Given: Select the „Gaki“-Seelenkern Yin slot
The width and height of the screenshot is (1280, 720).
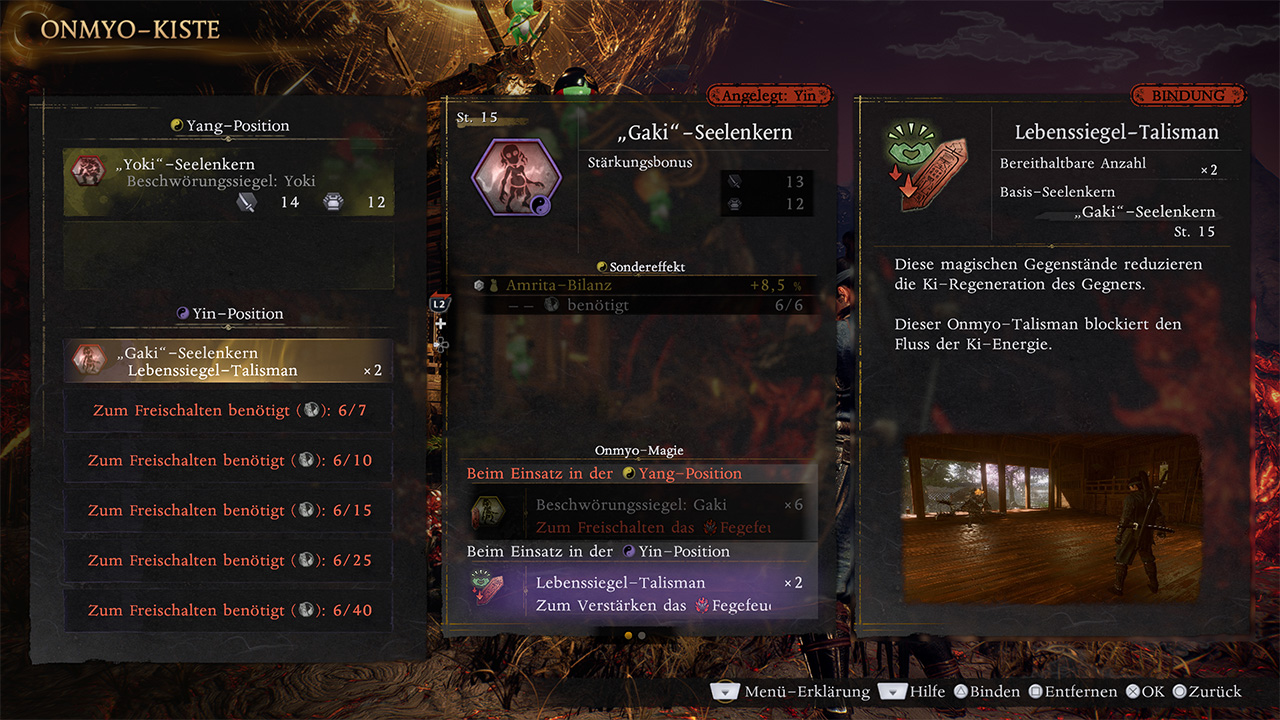Looking at the screenshot, I should click(x=229, y=361).
